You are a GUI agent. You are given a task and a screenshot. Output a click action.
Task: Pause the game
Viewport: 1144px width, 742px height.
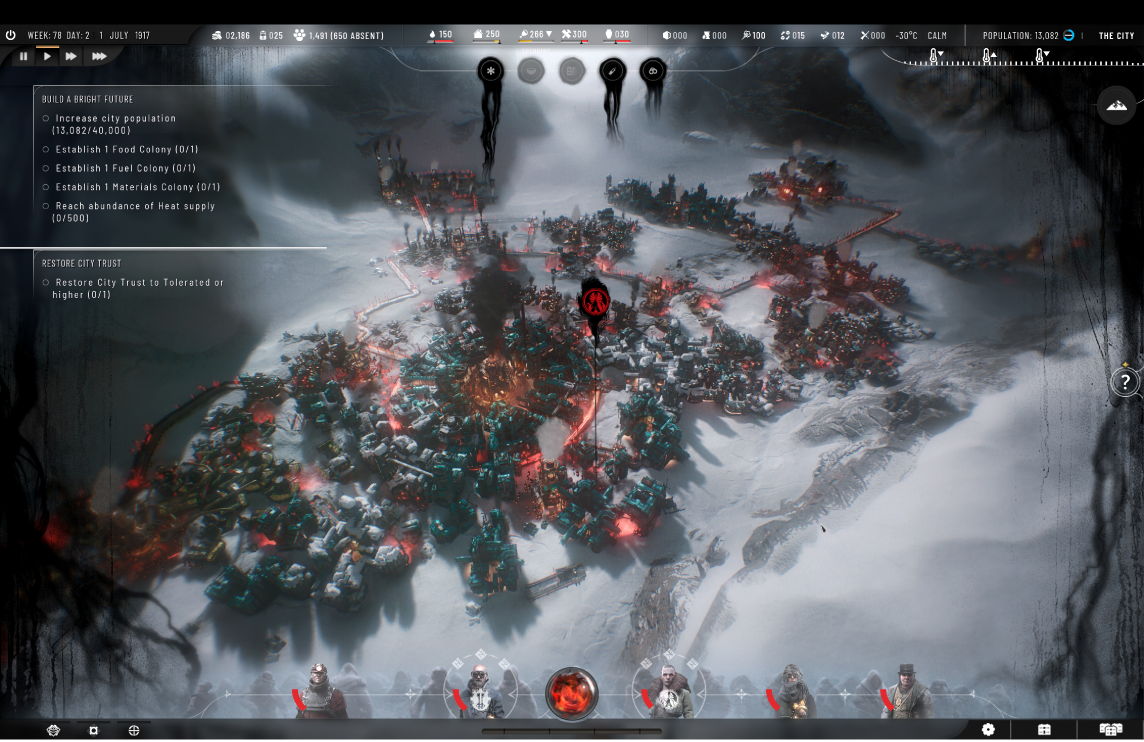coord(24,56)
